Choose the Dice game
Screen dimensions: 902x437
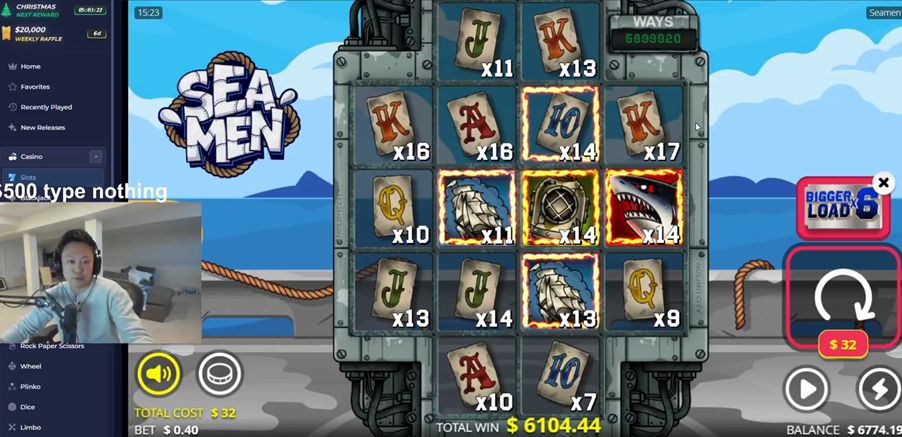pos(28,407)
